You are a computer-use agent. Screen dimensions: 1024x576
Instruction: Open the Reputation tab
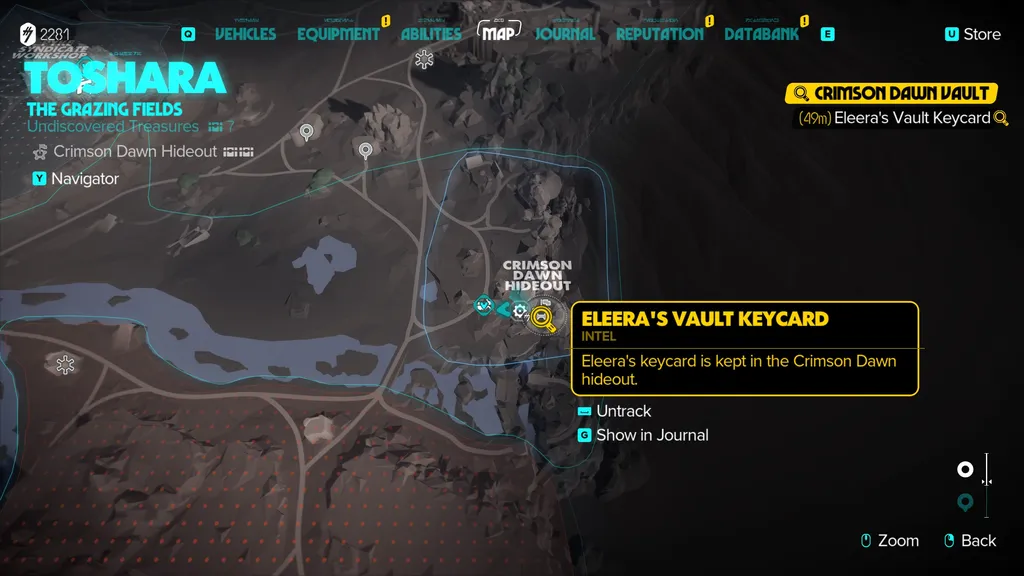coord(659,34)
